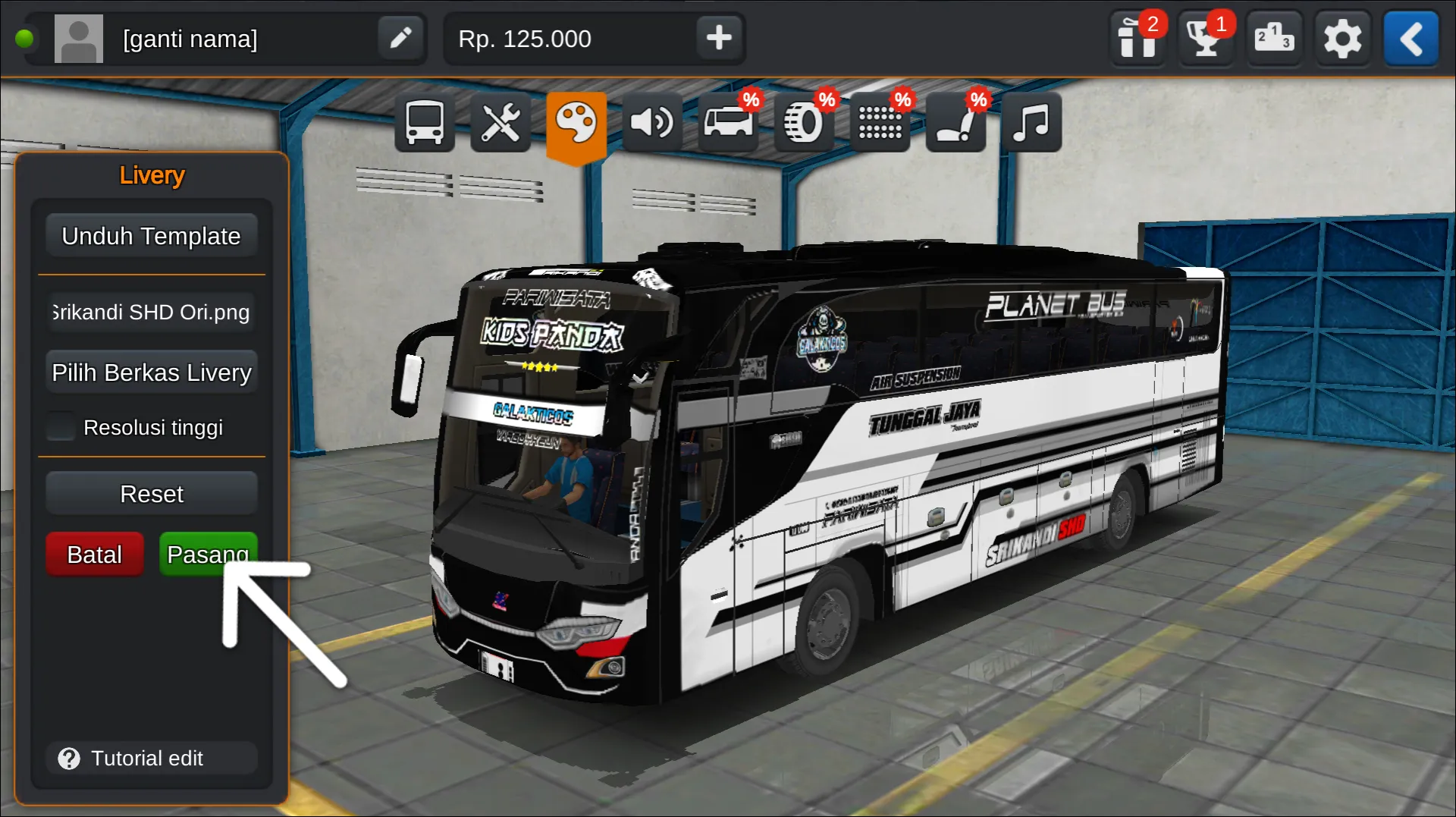Edit player name with the pencil icon
The width and height of the screenshot is (1456, 817).
pyautogui.click(x=400, y=38)
